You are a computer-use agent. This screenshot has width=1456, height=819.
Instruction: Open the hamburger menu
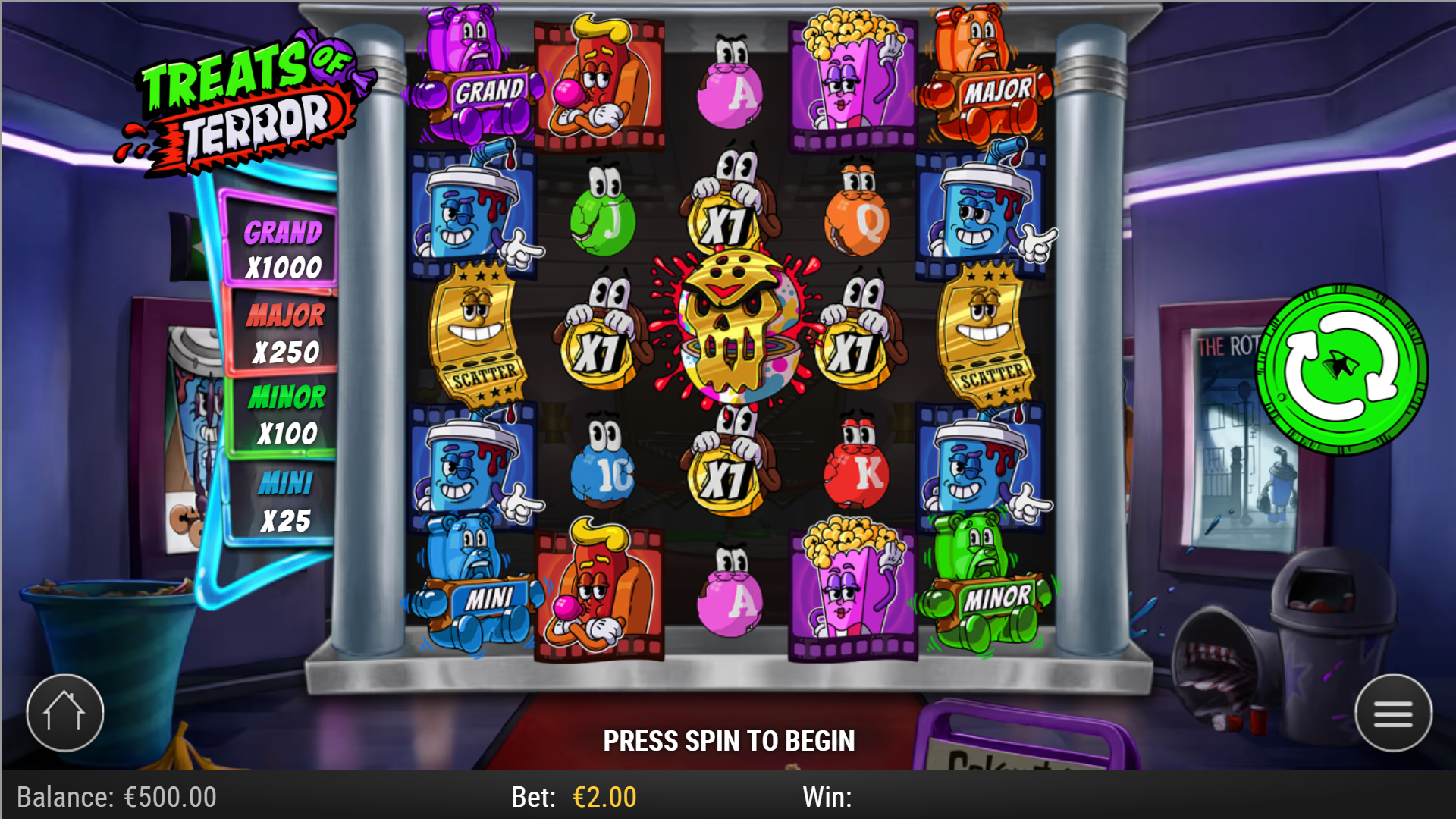[1394, 711]
